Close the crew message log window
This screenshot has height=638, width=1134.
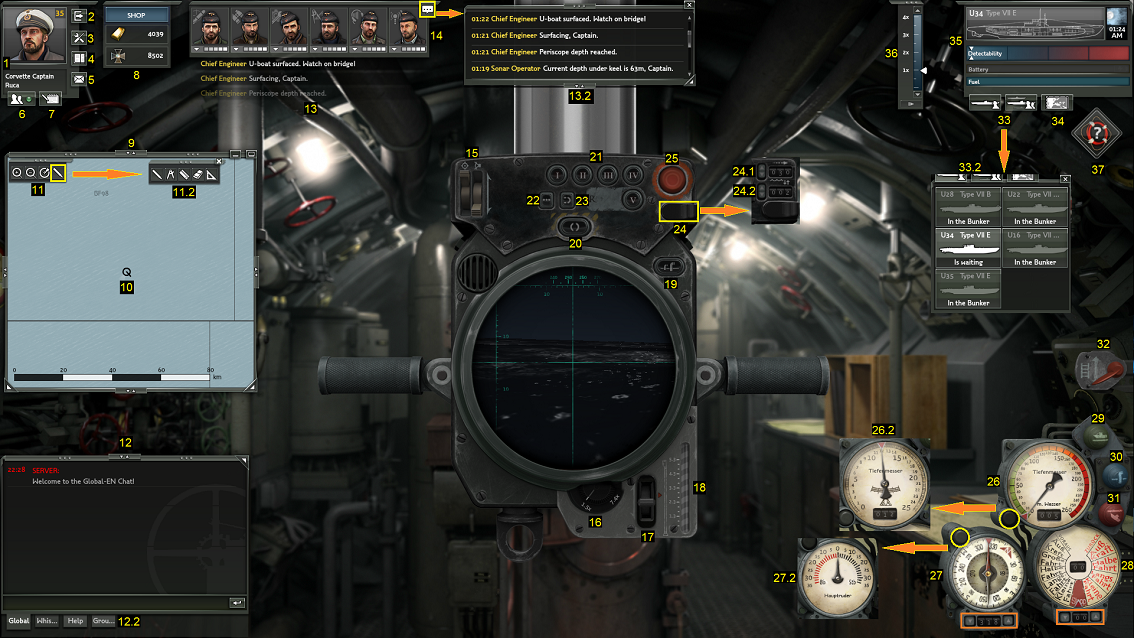688,5
